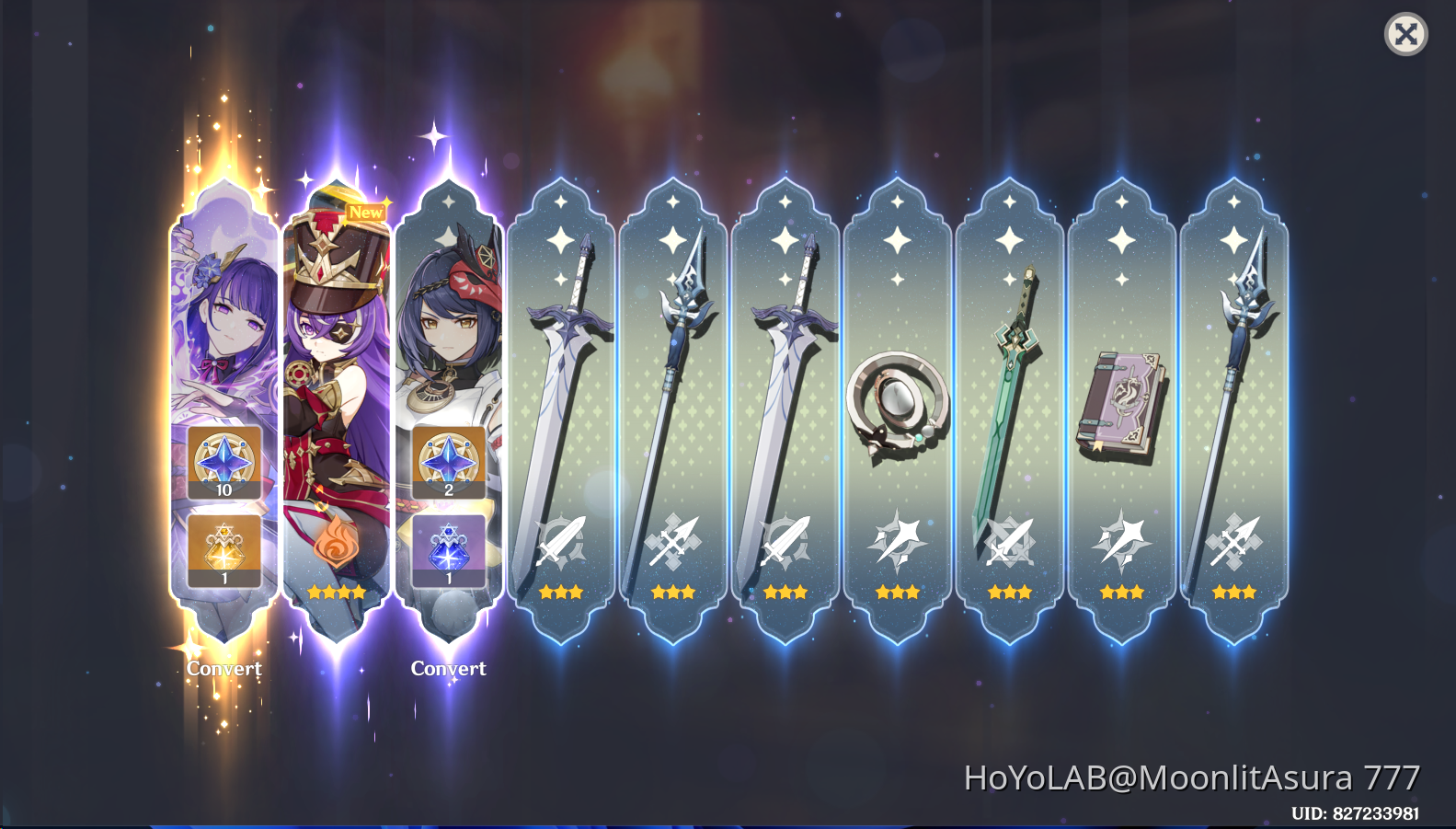Click the gold Stardust bottle icon showing 1

(222, 549)
